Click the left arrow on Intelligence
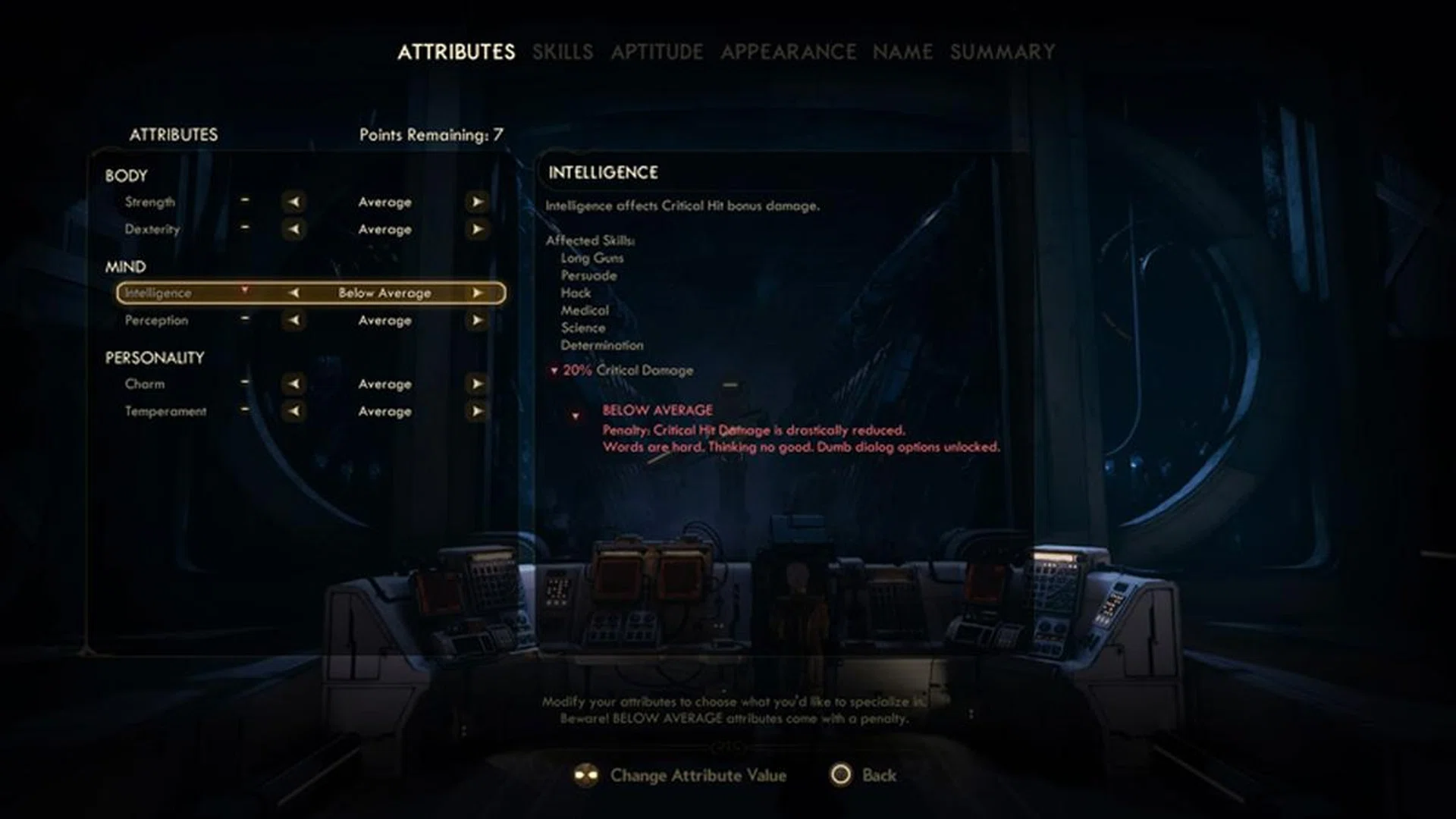This screenshot has height=819, width=1456. coord(294,293)
